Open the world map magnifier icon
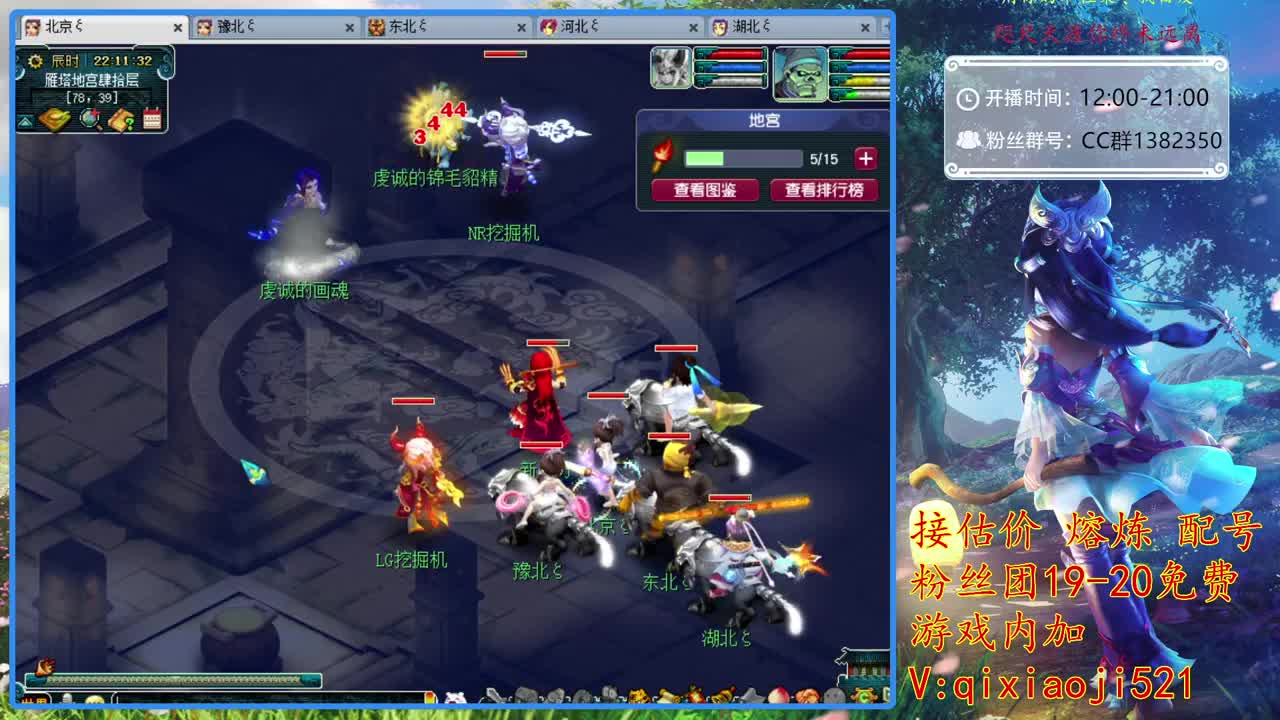Screen dimensions: 1280x720 click(89, 118)
